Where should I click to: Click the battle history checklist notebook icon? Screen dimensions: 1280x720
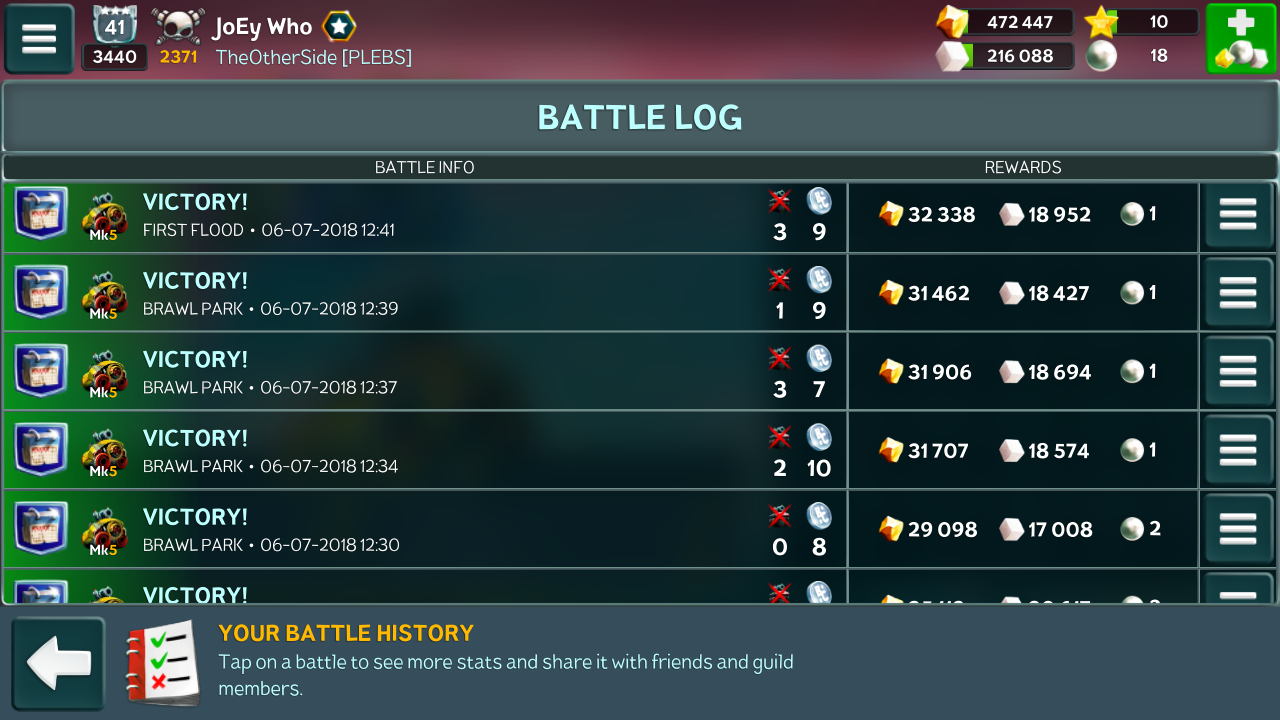162,662
